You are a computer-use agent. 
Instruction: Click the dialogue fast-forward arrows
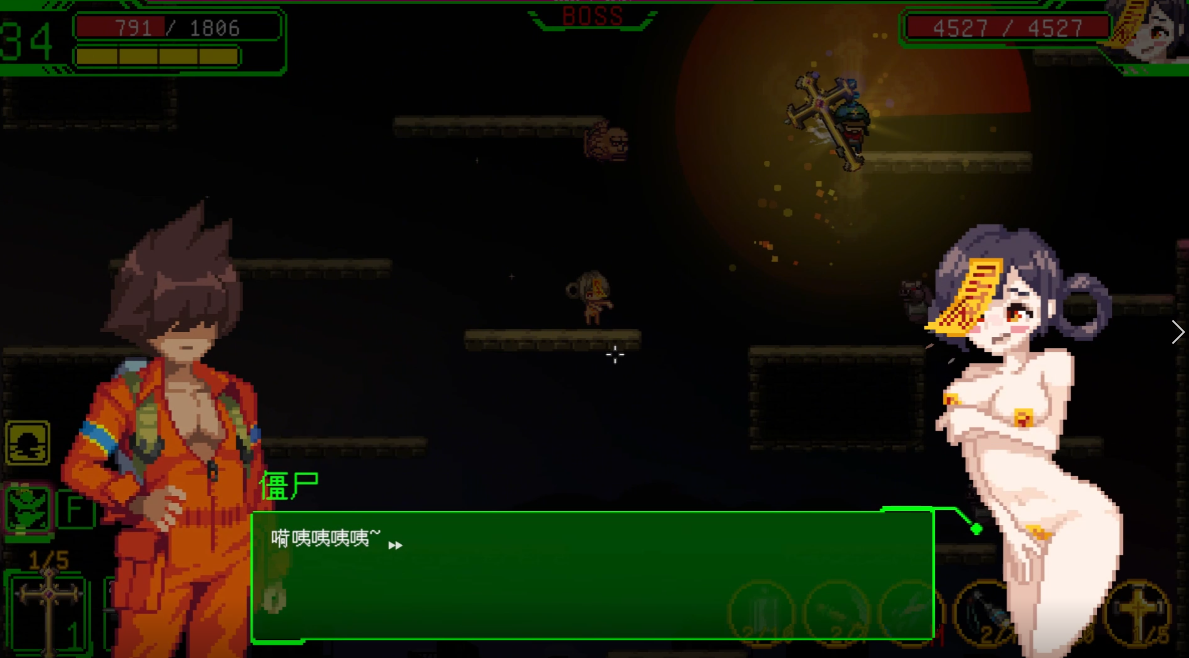(395, 545)
